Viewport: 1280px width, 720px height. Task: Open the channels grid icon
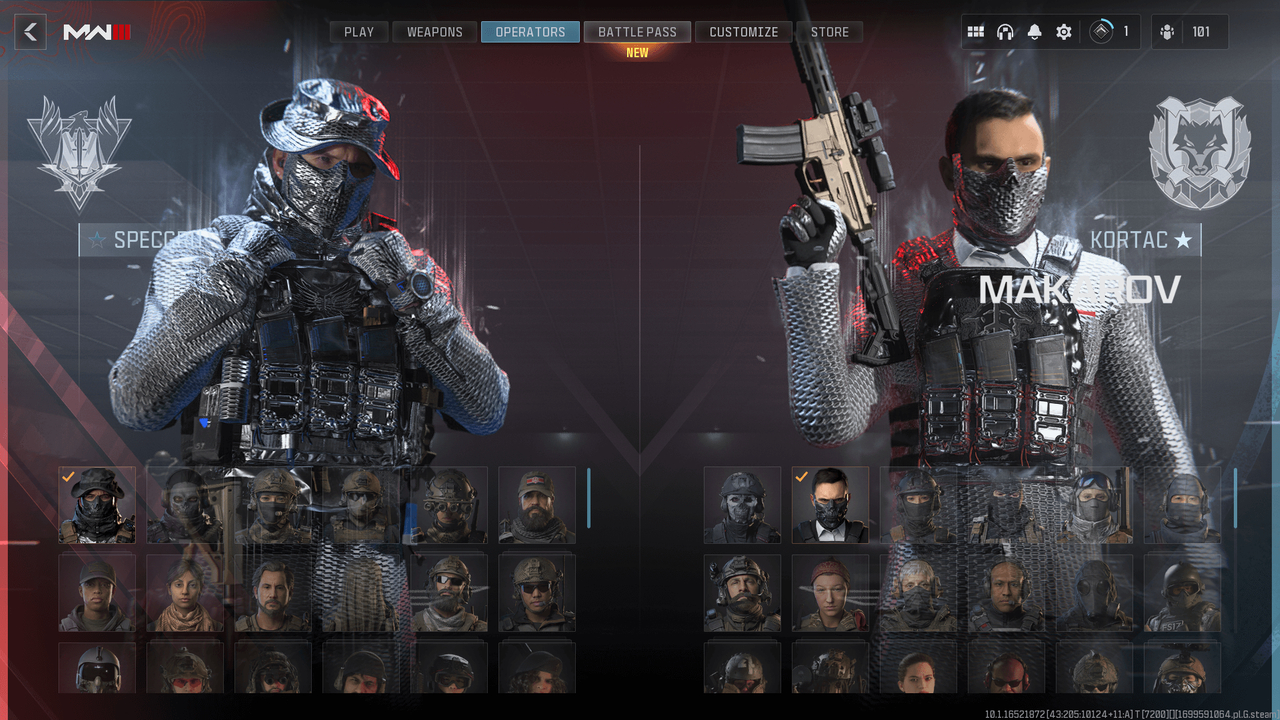[976, 31]
